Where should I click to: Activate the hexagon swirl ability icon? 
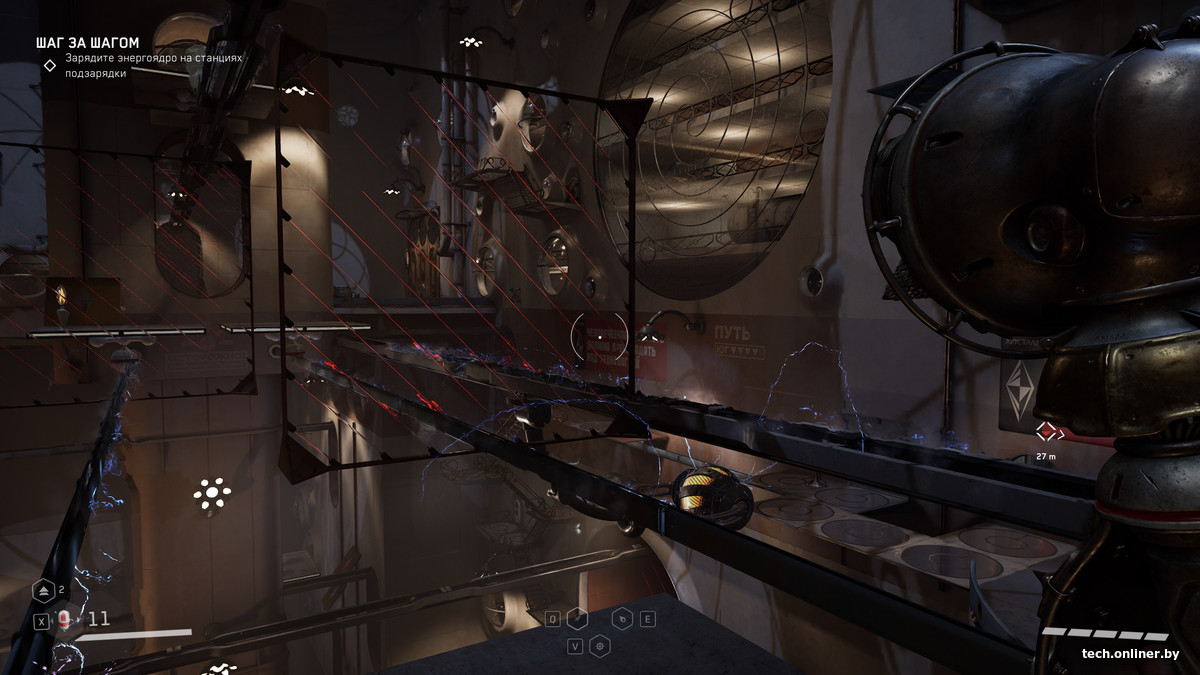point(621,619)
